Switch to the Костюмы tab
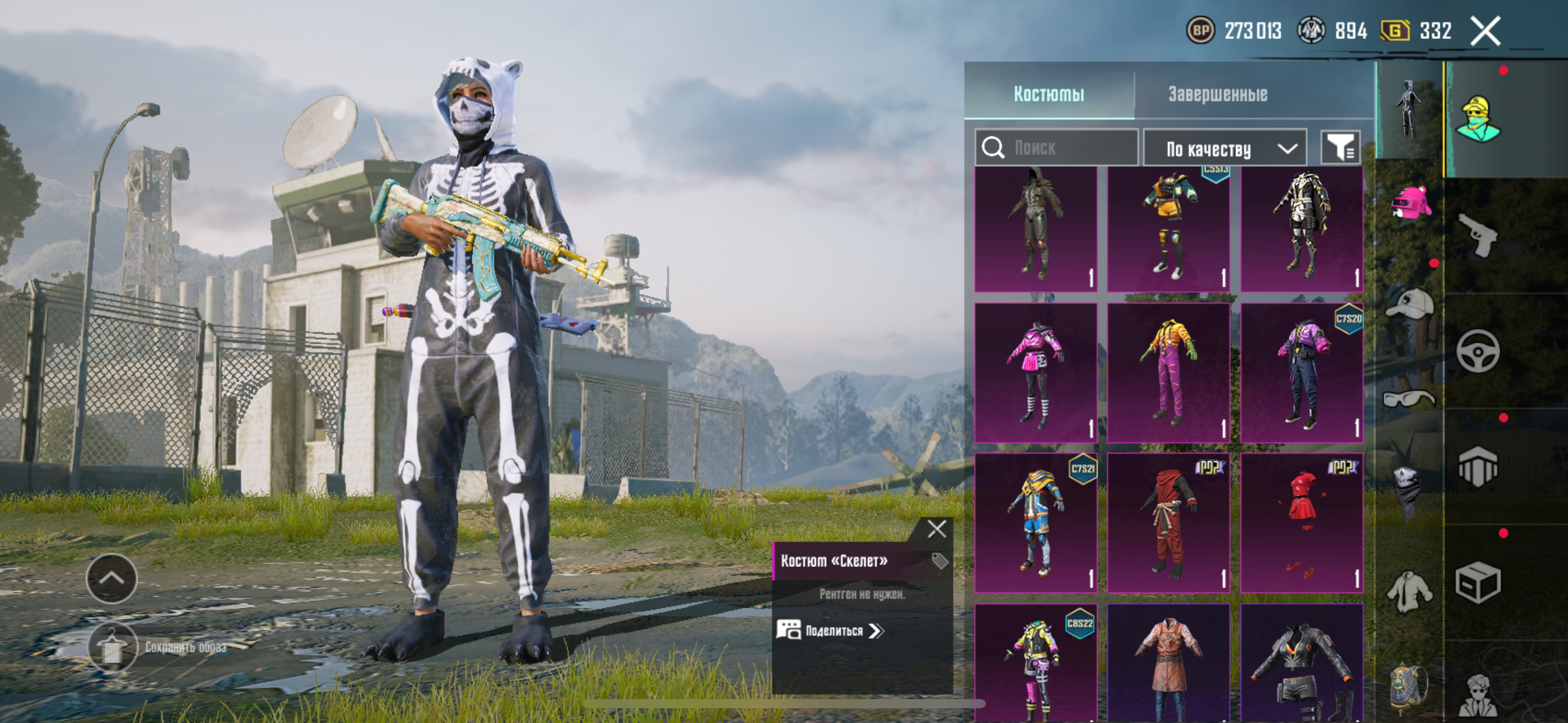The height and width of the screenshot is (723, 1568). [x=1048, y=94]
